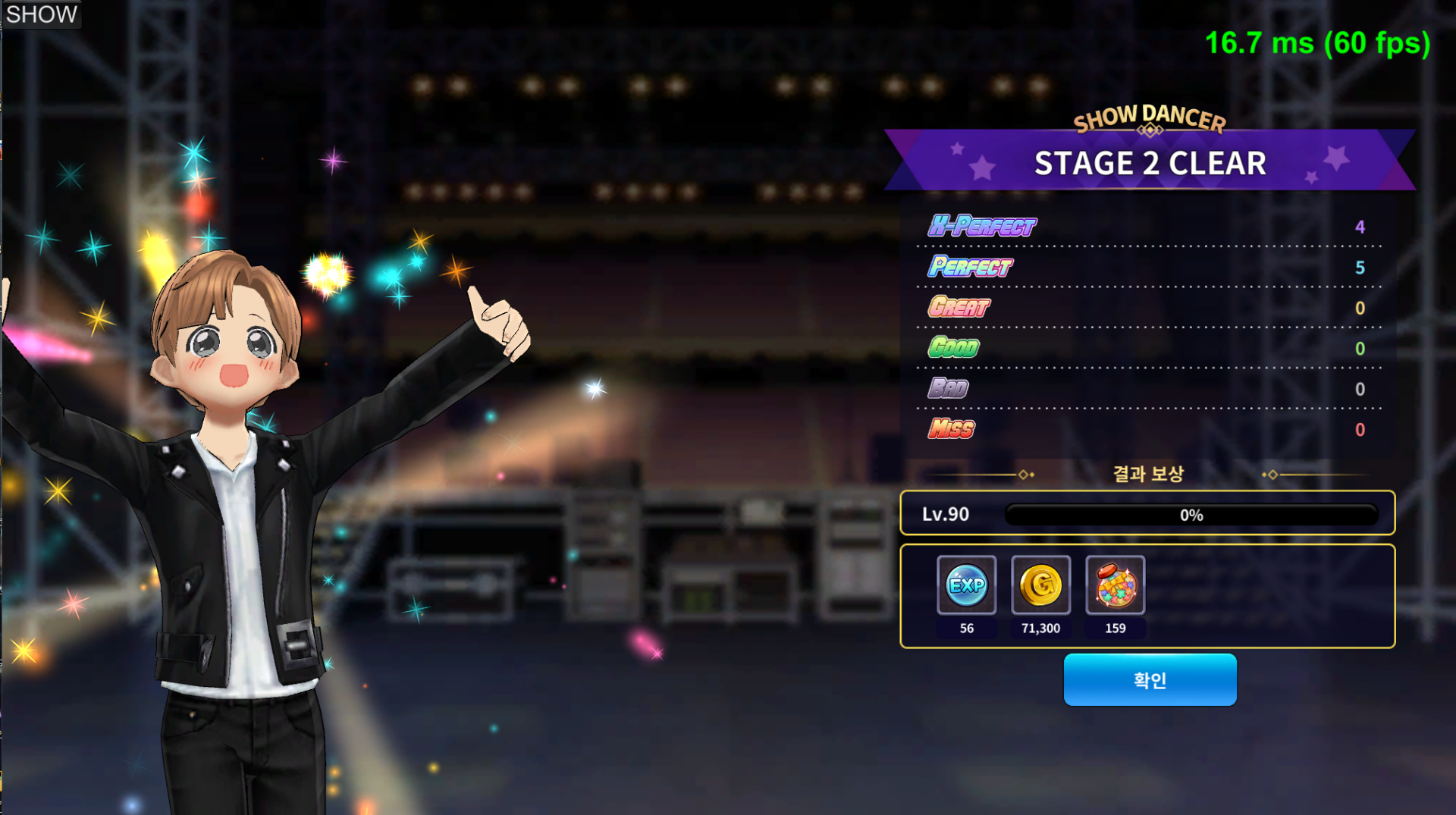Confirm results with the blue 확인 button

[x=1150, y=680]
